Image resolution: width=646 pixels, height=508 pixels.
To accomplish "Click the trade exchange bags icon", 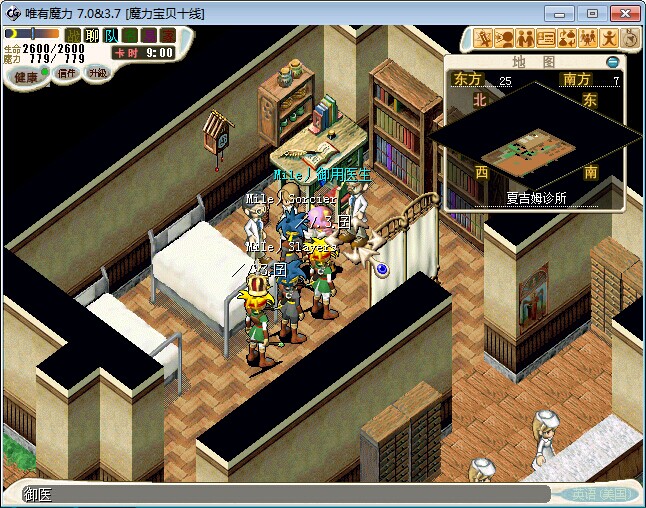I will (x=567, y=39).
